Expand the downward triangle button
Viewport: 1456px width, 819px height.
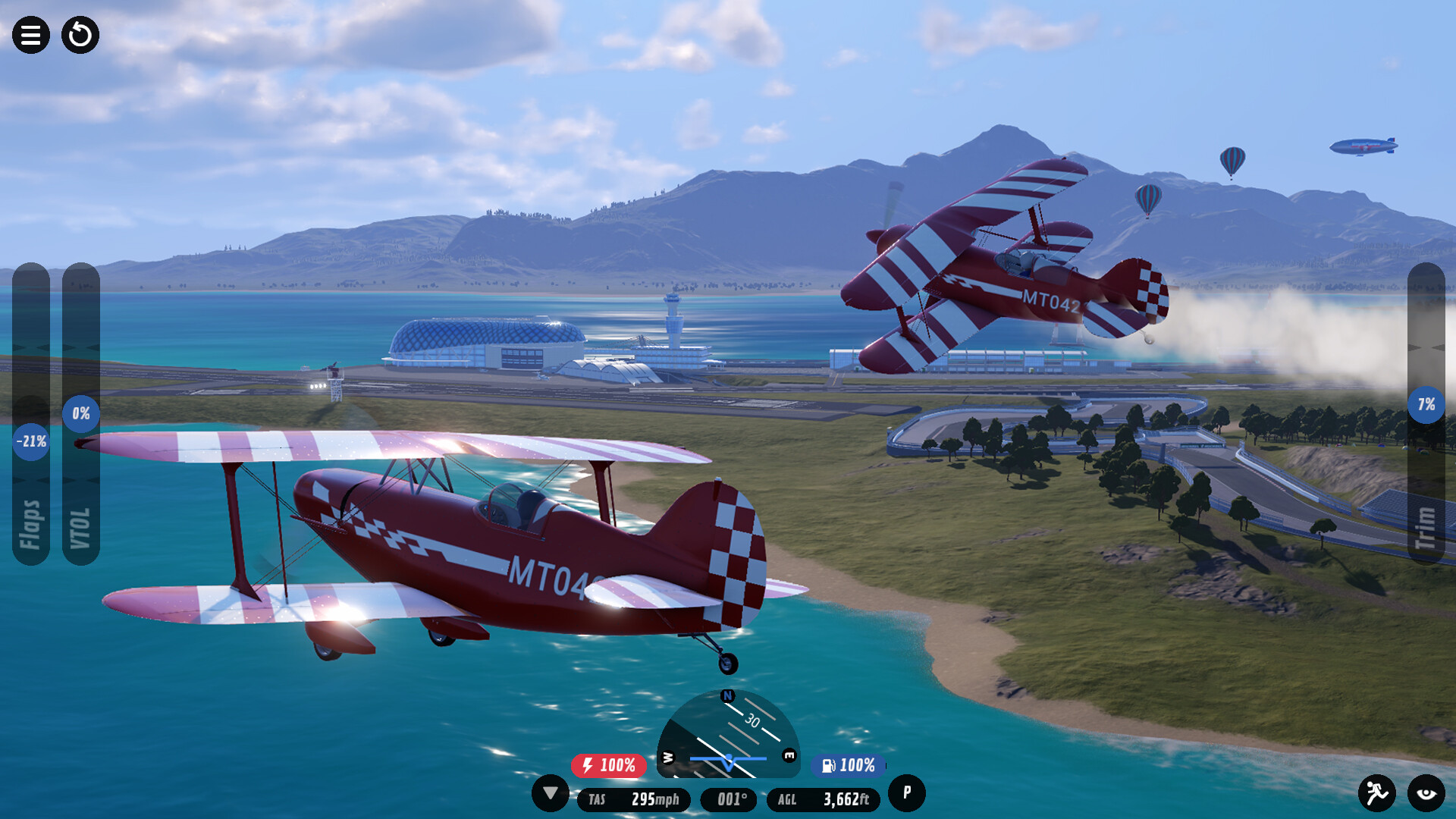tap(551, 793)
